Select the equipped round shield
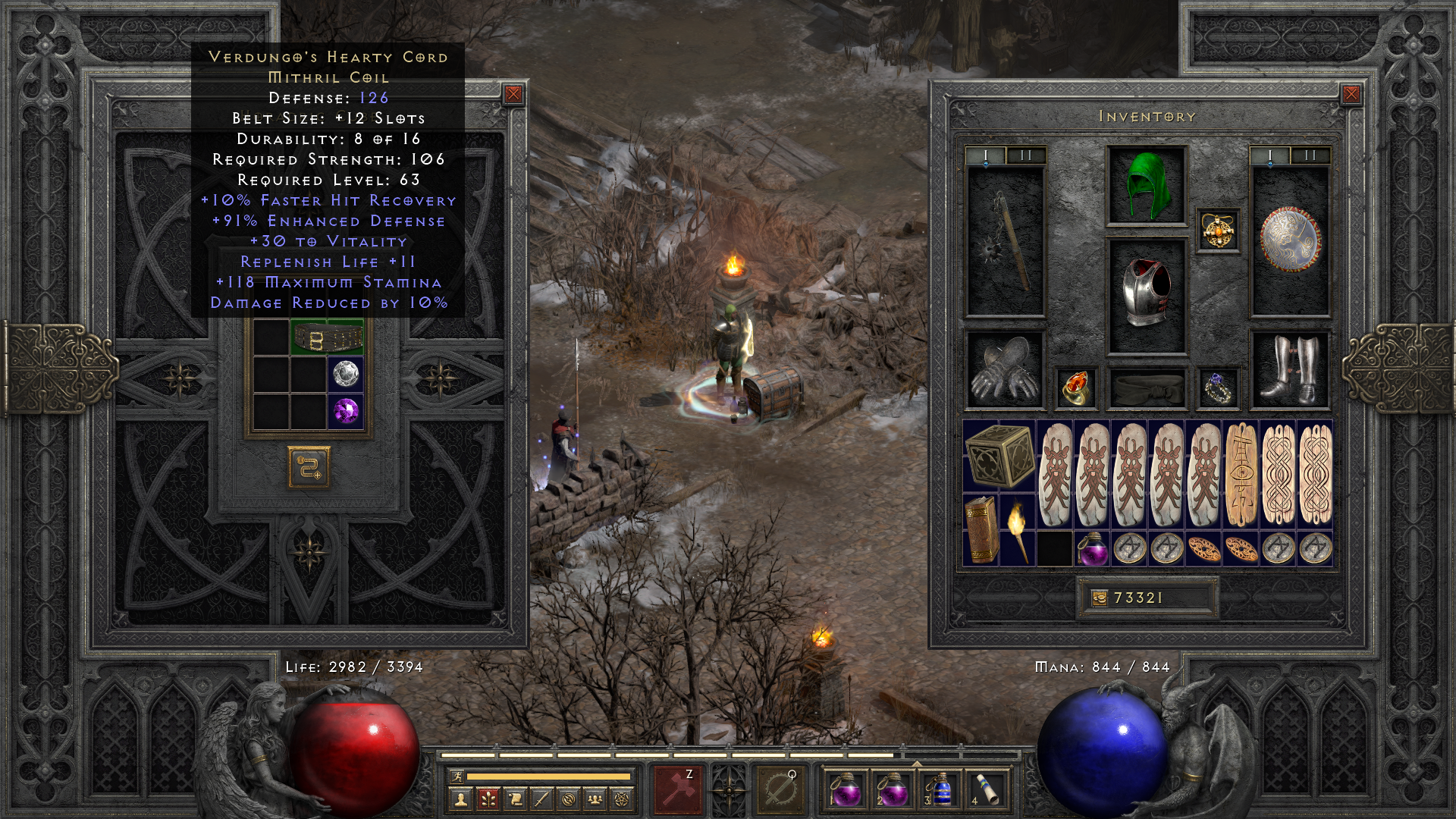Viewport: 1456px width, 819px height. click(1289, 240)
